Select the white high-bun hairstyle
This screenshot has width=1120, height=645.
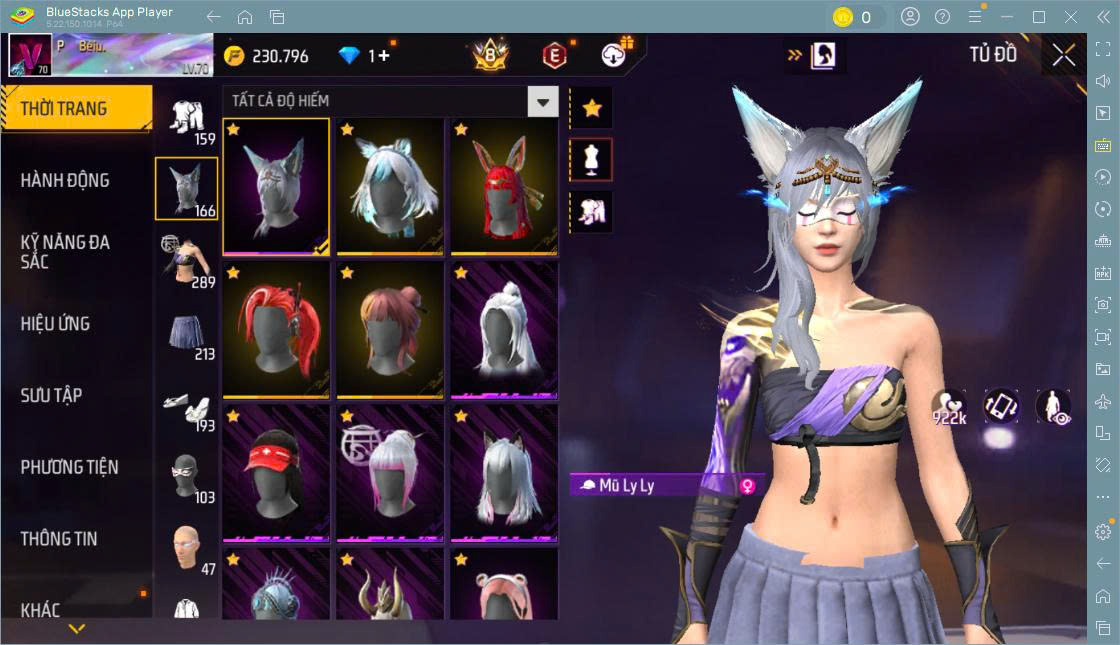click(x=504, y=330)
